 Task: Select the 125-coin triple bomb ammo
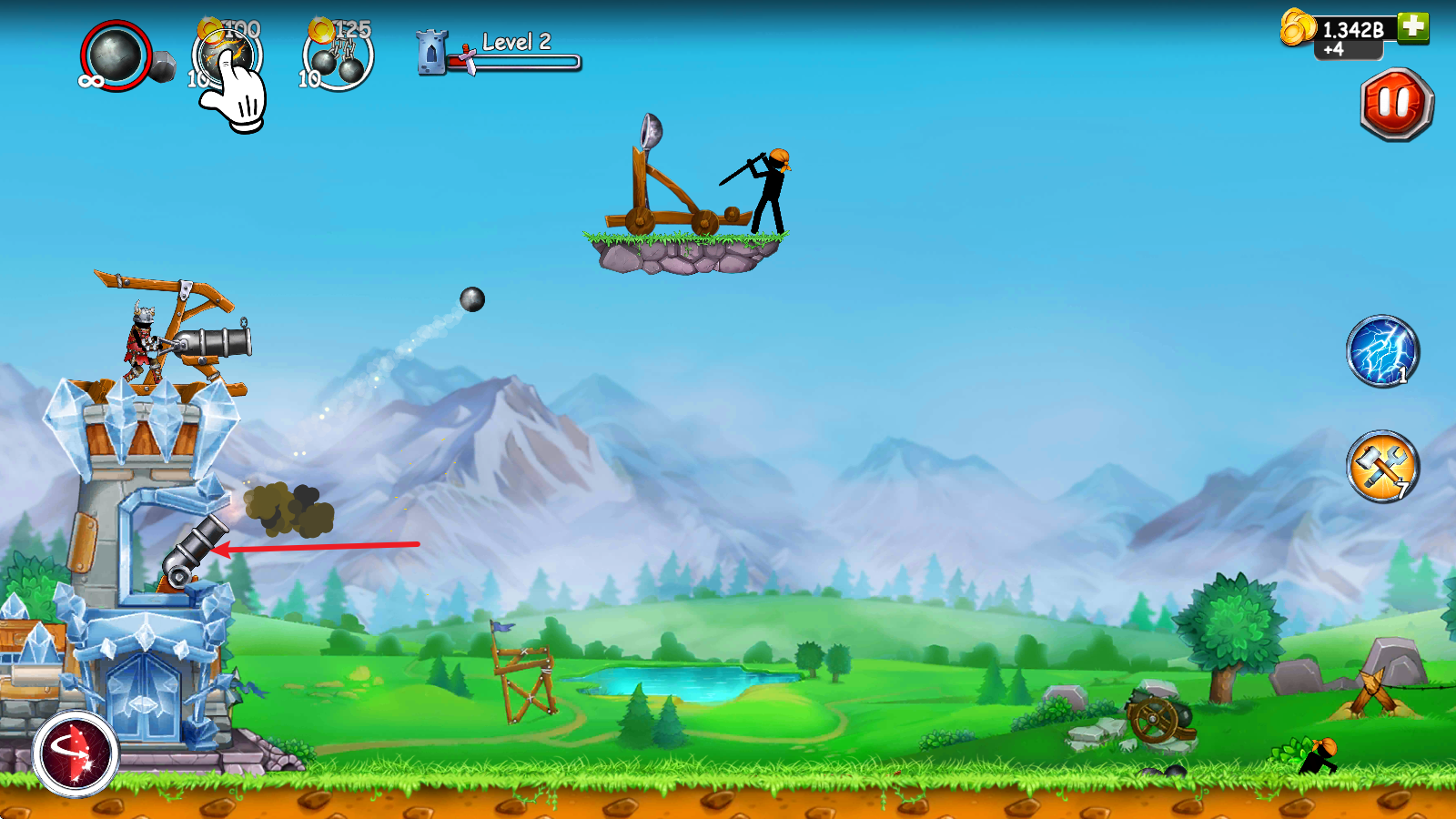point(338,56)
